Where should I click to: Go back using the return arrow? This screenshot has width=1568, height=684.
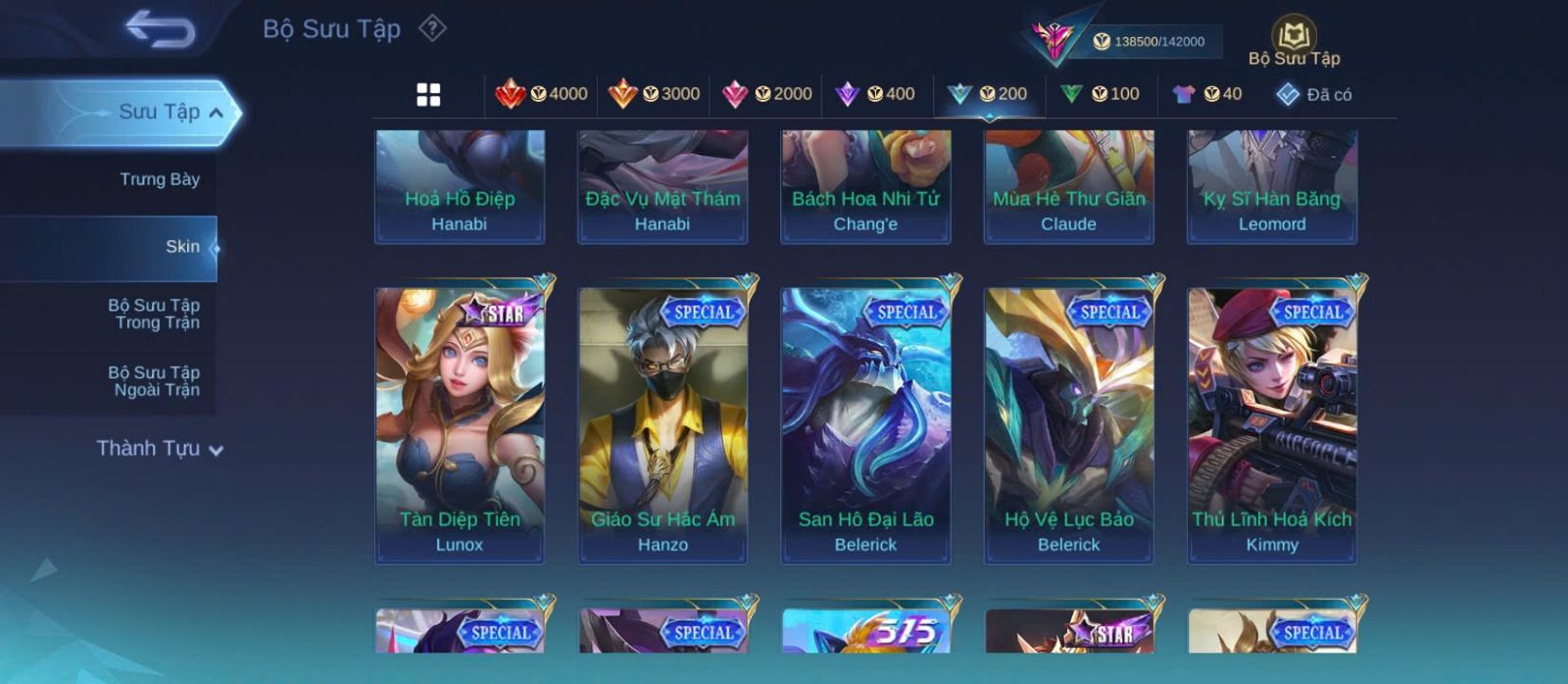tap(160, 29)
